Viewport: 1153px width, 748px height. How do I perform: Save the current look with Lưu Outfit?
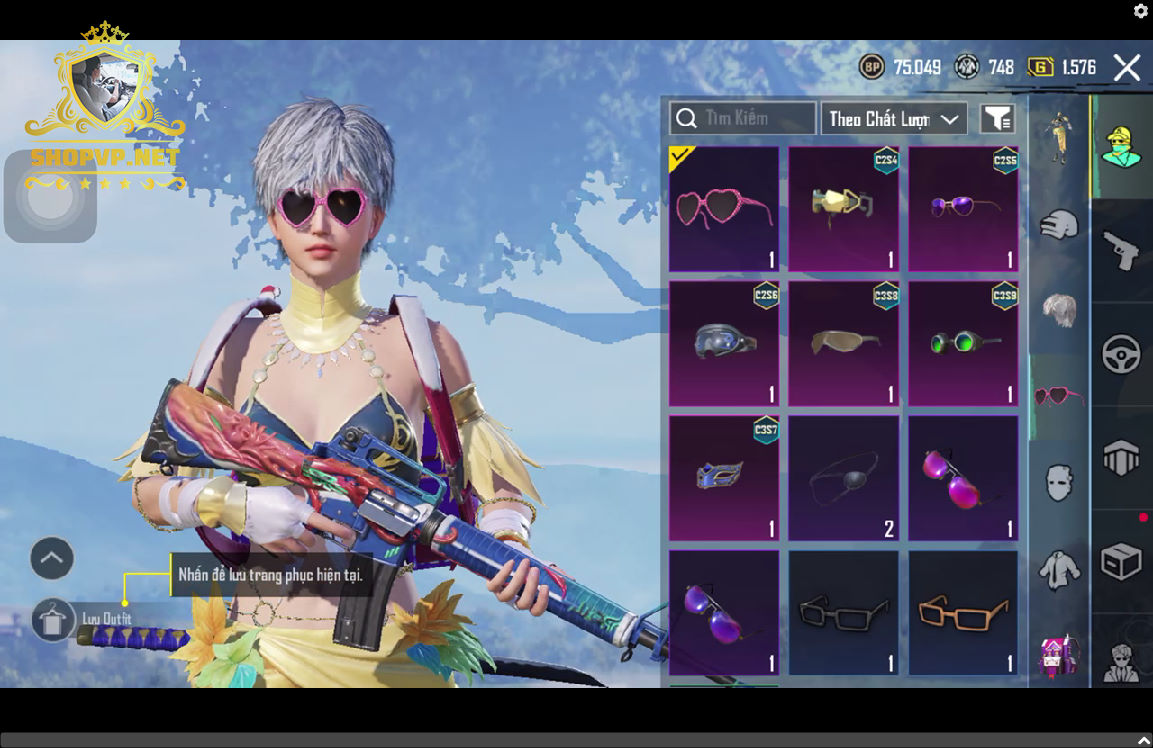click(x=54, y=620)
